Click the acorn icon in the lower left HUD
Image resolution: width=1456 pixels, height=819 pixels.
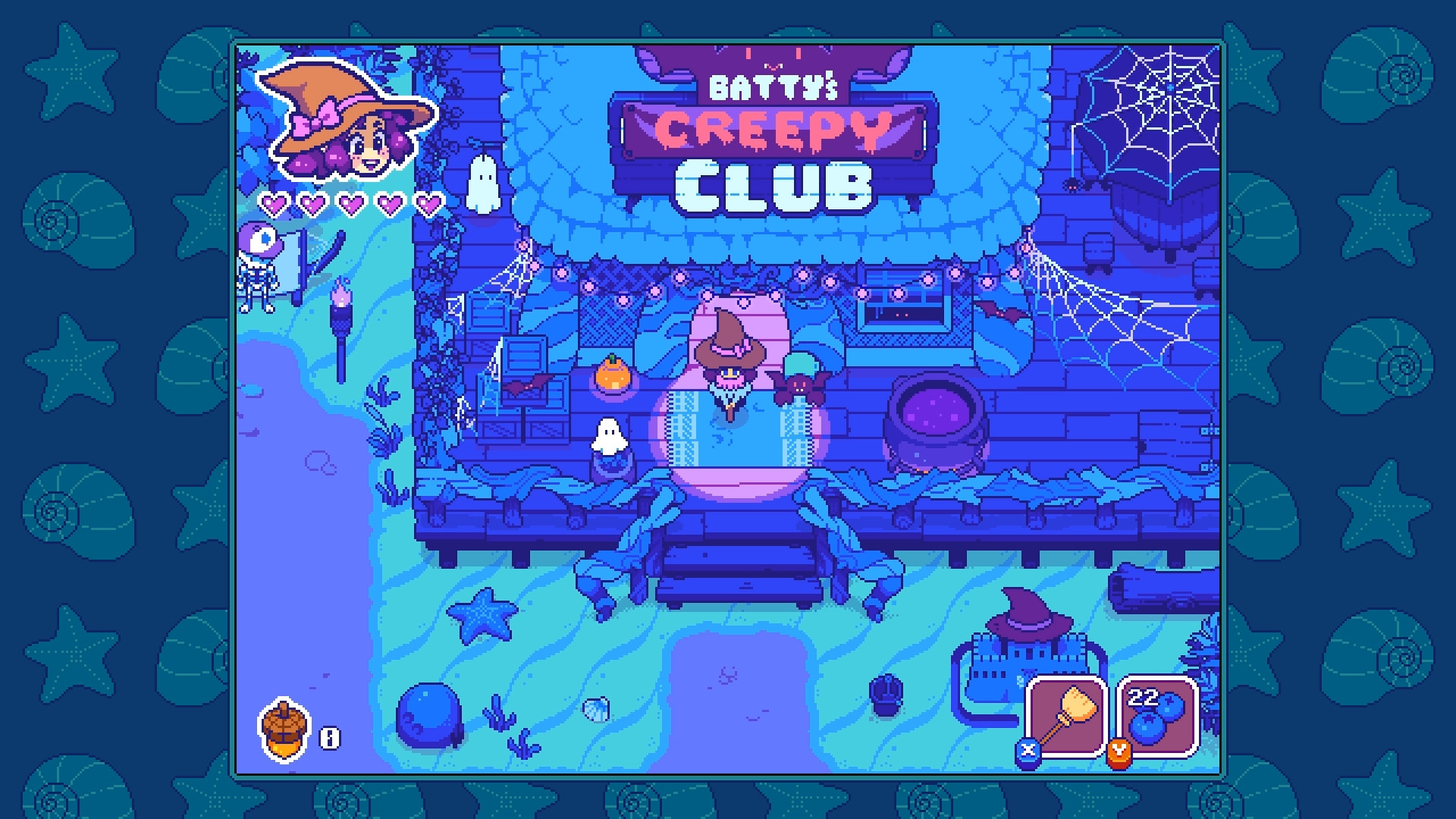coord(284,730)
